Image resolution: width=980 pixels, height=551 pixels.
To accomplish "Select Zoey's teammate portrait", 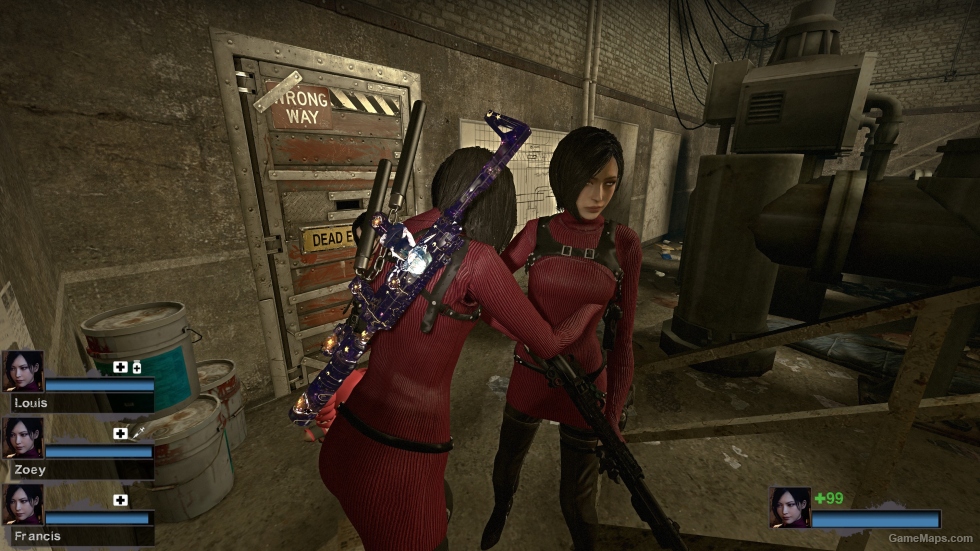I will pos(22,437).
